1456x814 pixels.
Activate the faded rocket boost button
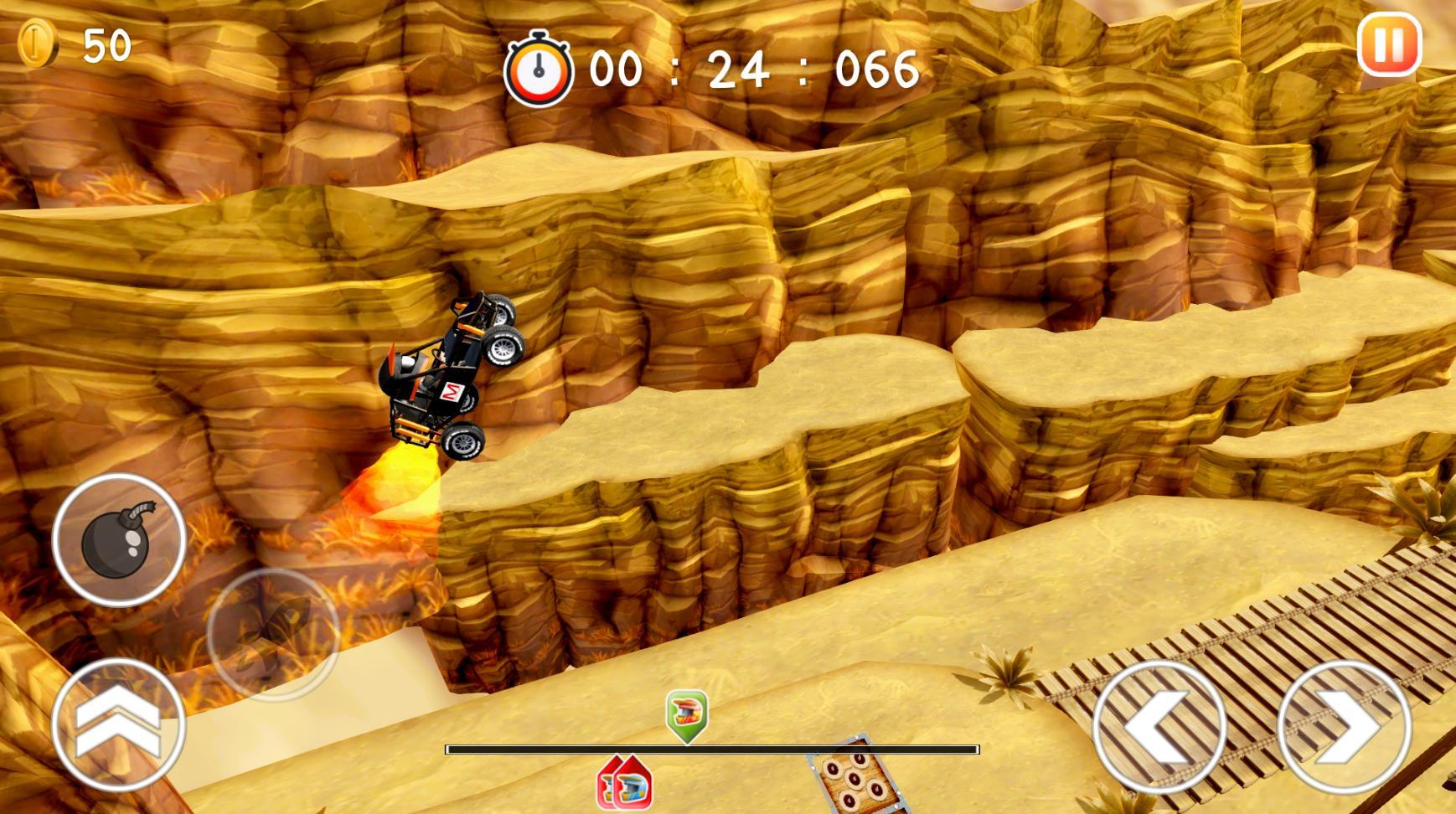coord(273,634)
